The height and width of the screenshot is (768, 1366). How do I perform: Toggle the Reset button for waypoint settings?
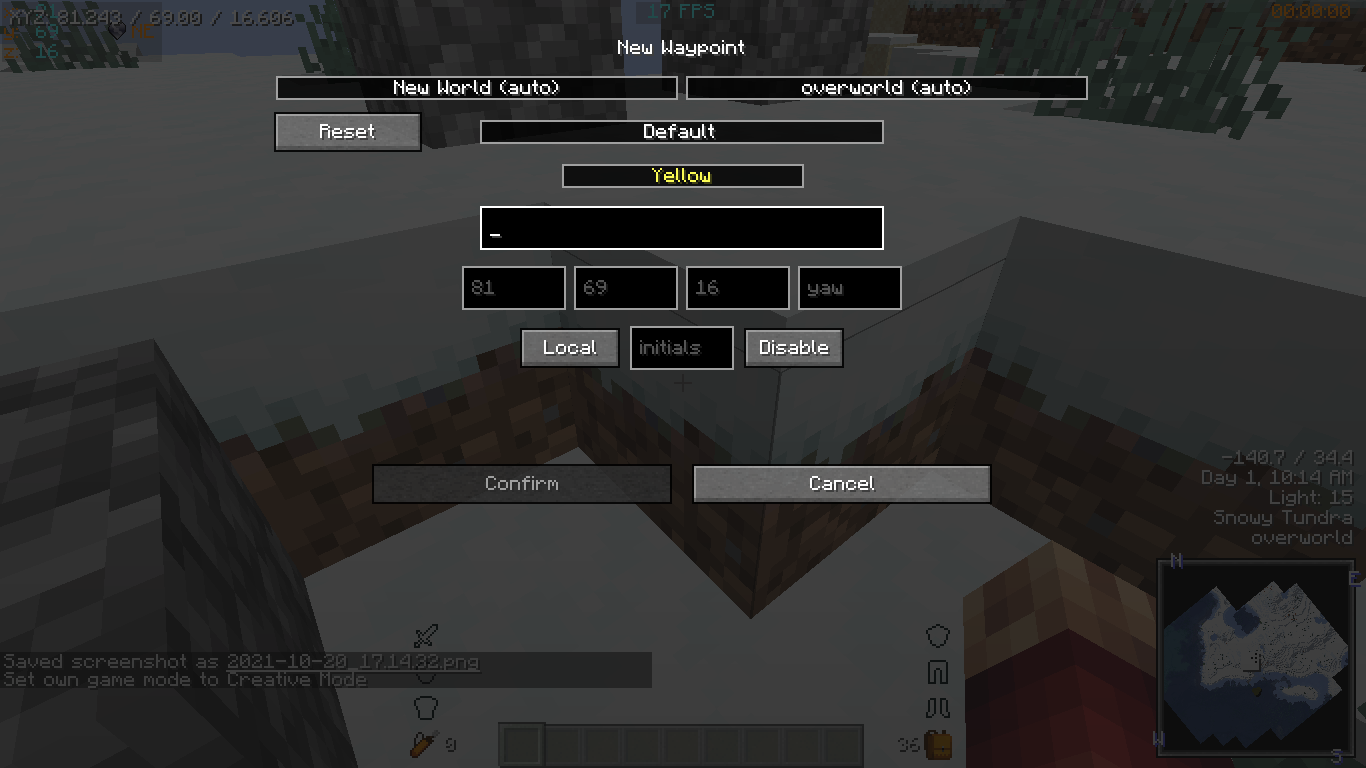click(x=347, y=131)
